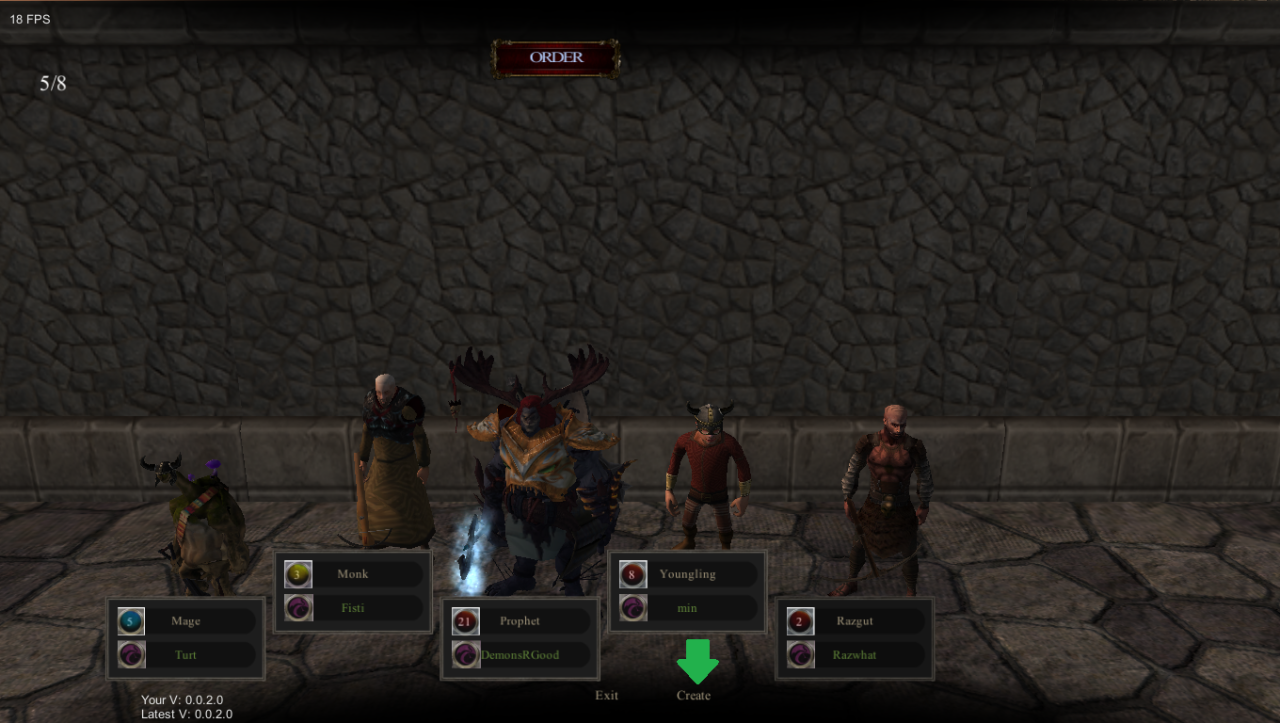The width and height of the screenshot is (1280, 723).
Task: Click the ORDER button
Action: tap(556, 58)
